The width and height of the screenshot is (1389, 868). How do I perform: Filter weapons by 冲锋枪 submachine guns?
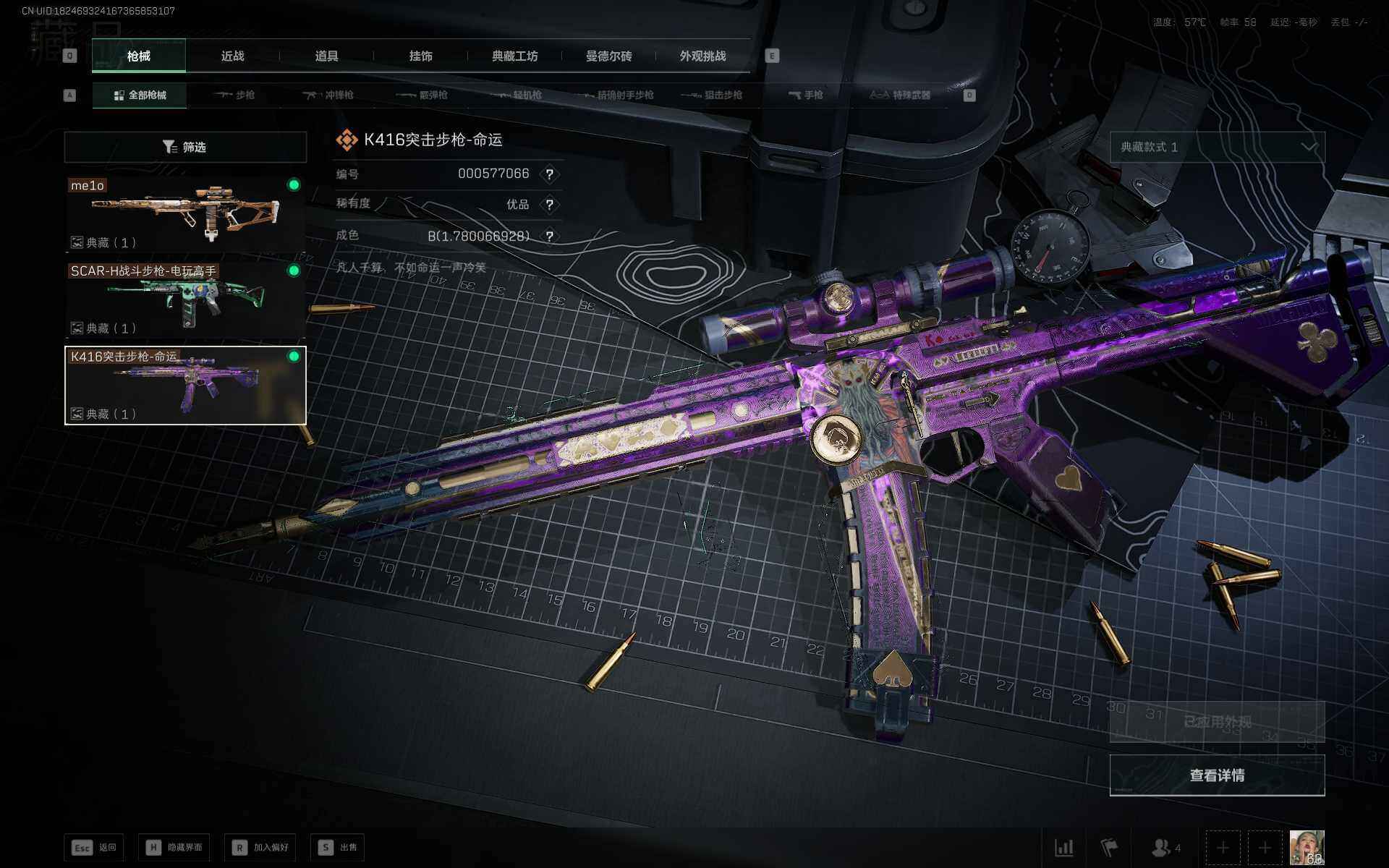[x=328, y=95]
